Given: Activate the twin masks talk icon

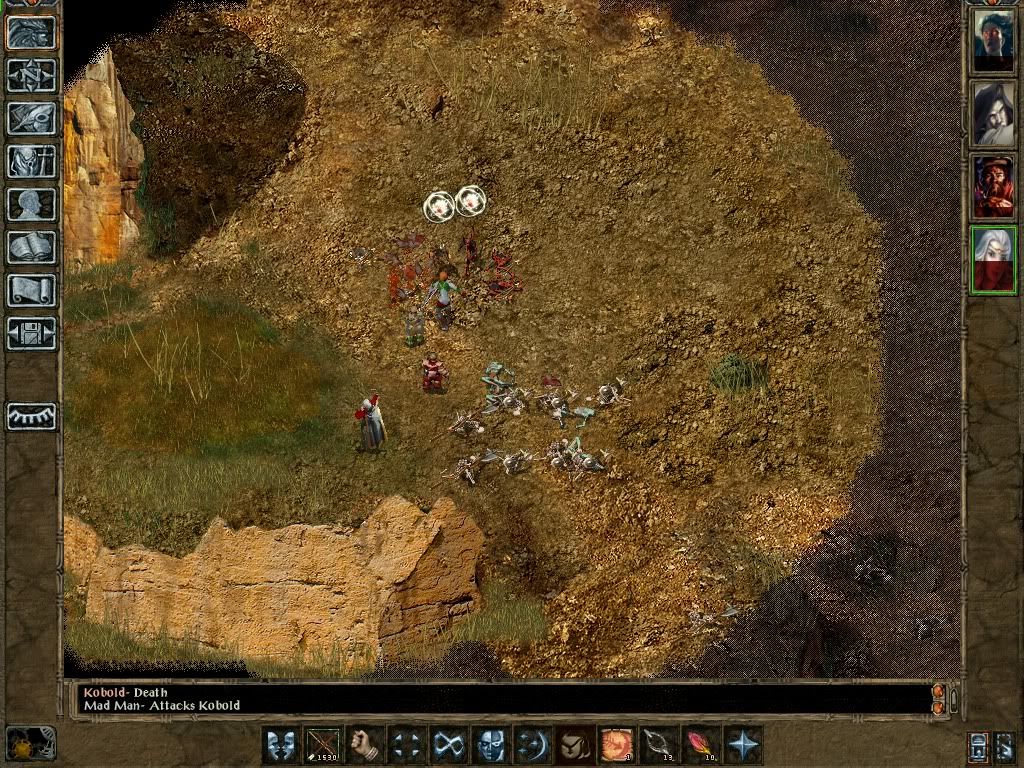Looking at the screenshot, I should (x=281, y=746).
